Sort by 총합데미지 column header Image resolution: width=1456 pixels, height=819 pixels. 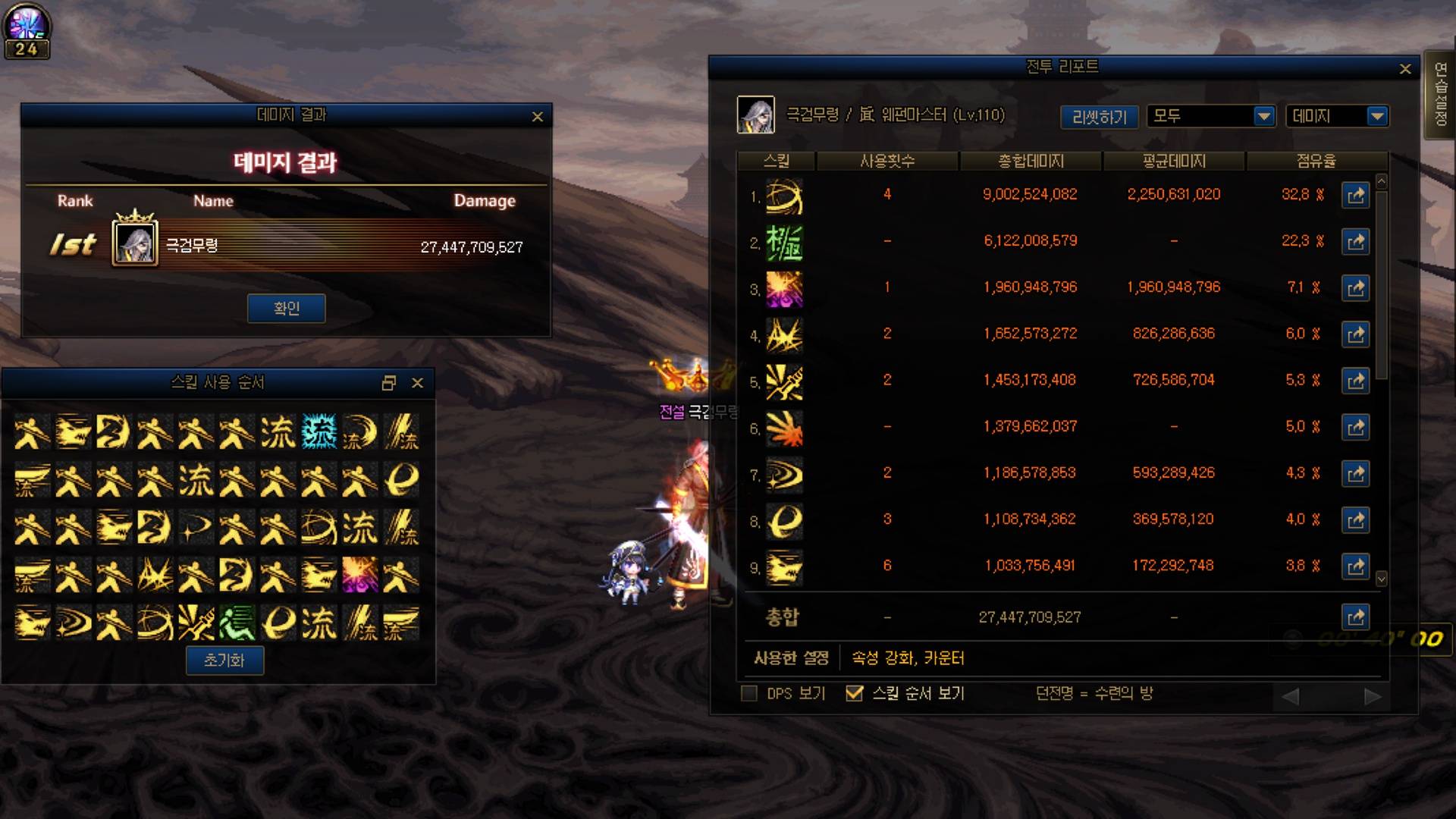coord(1031,162)
